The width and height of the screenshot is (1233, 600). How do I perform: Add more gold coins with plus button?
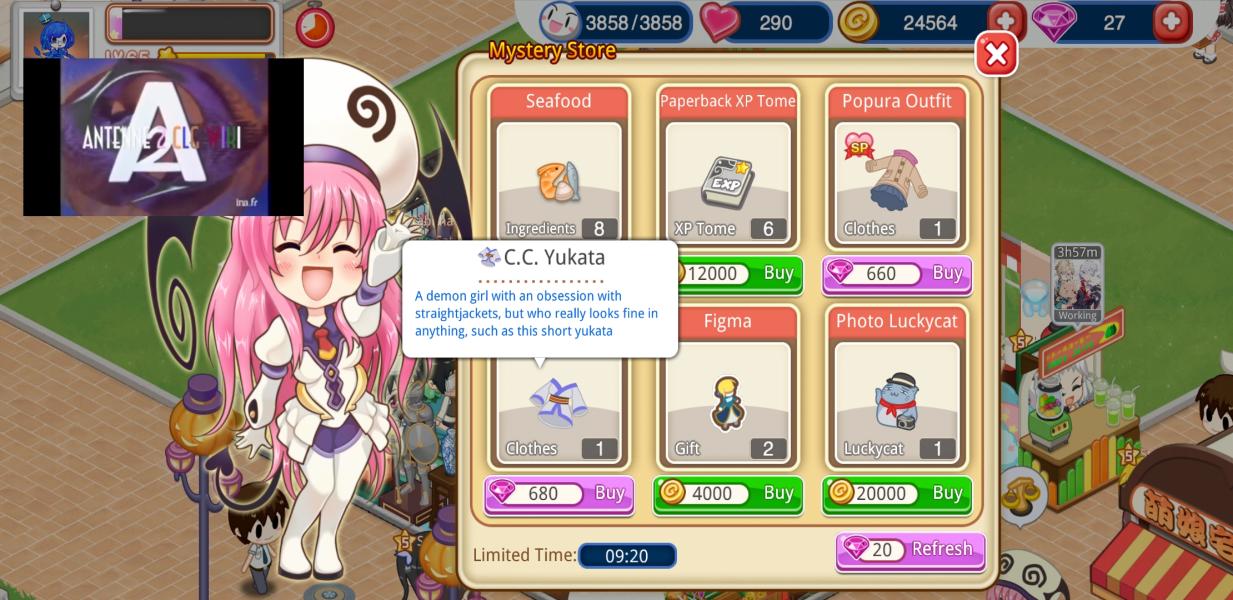click(1005, 22)
